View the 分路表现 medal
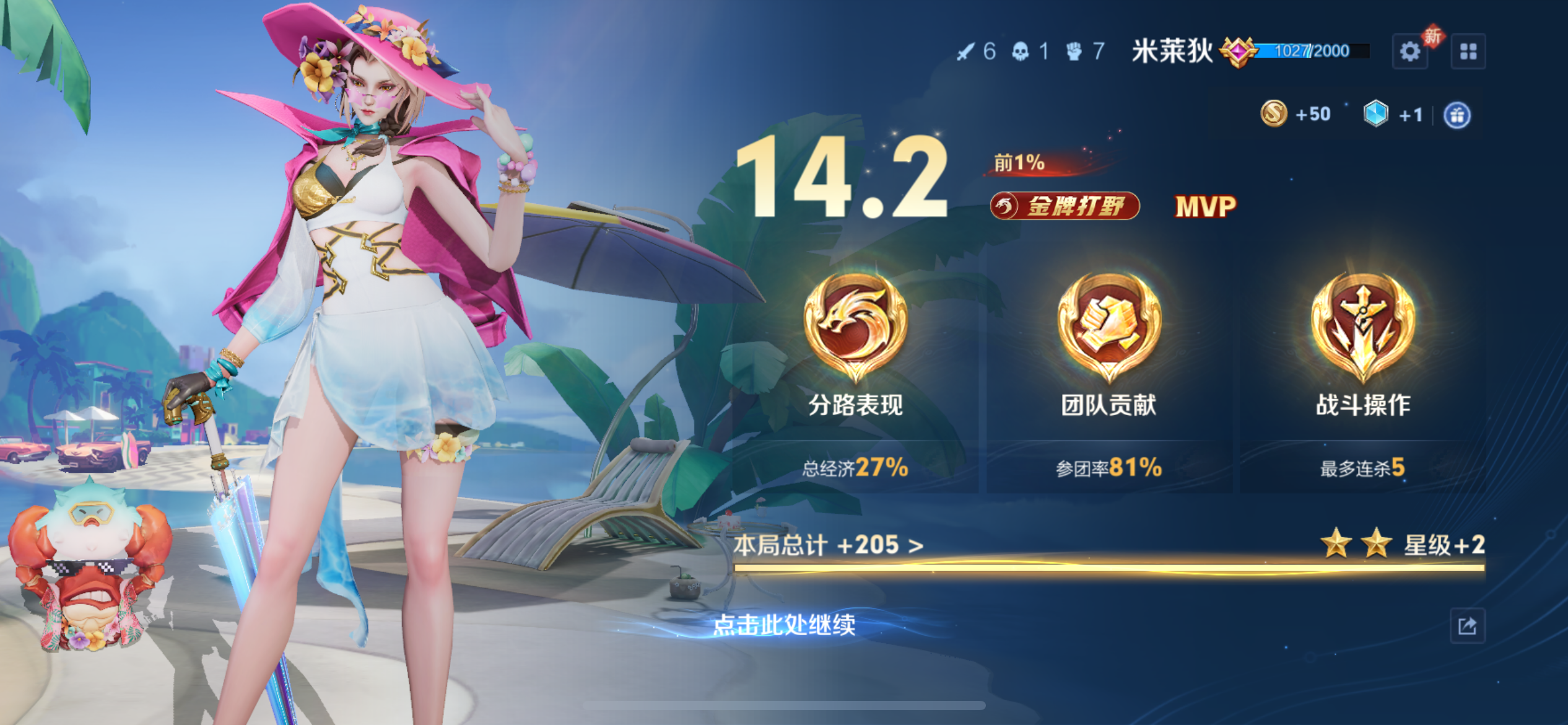 pyautogui.click(x=855, y=327)
